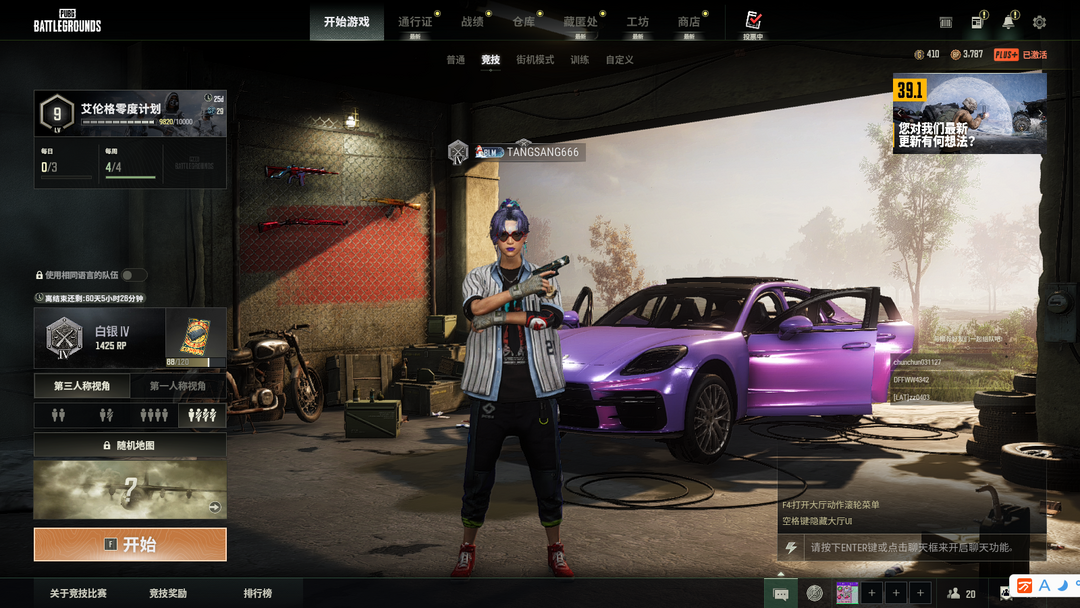This screenshot has height=608, width=1080.
Task: Open the 自定义 custom match mode
Action: [620, 60]
